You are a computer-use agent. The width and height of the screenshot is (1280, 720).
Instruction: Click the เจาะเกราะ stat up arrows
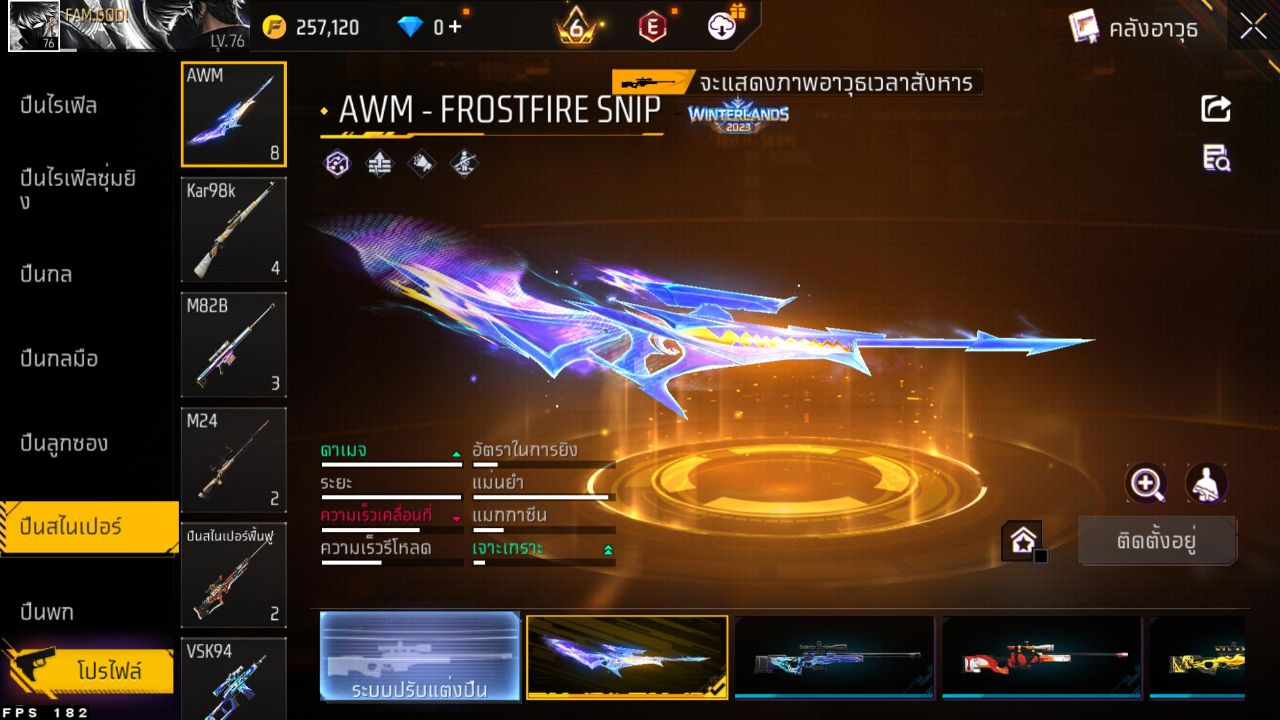pyautogui.click(x=607, y=549)
